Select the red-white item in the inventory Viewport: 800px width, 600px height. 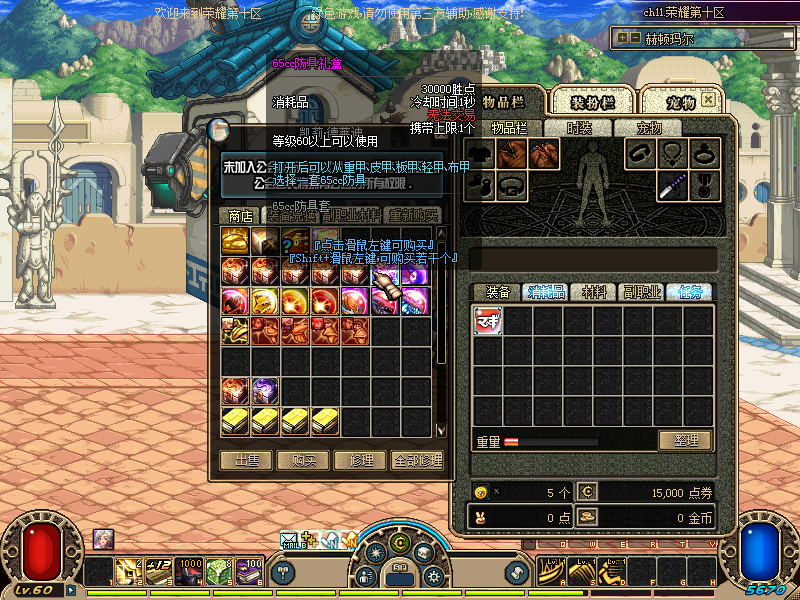(x=488, y=320)
